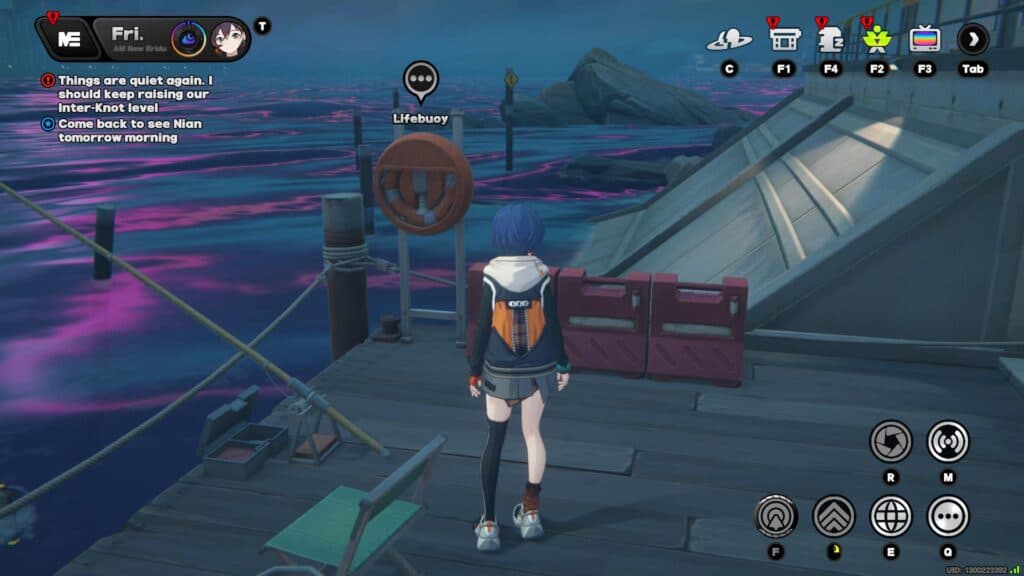
Task: Click the character portrait avatar
Action: [228, 39]
